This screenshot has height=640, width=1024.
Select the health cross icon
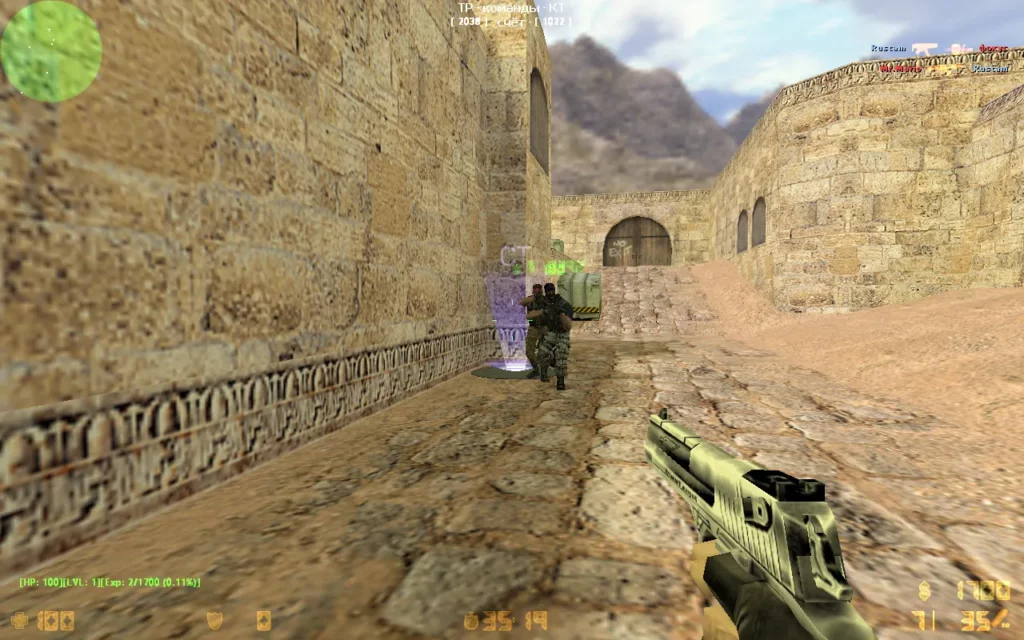(19, 620)
